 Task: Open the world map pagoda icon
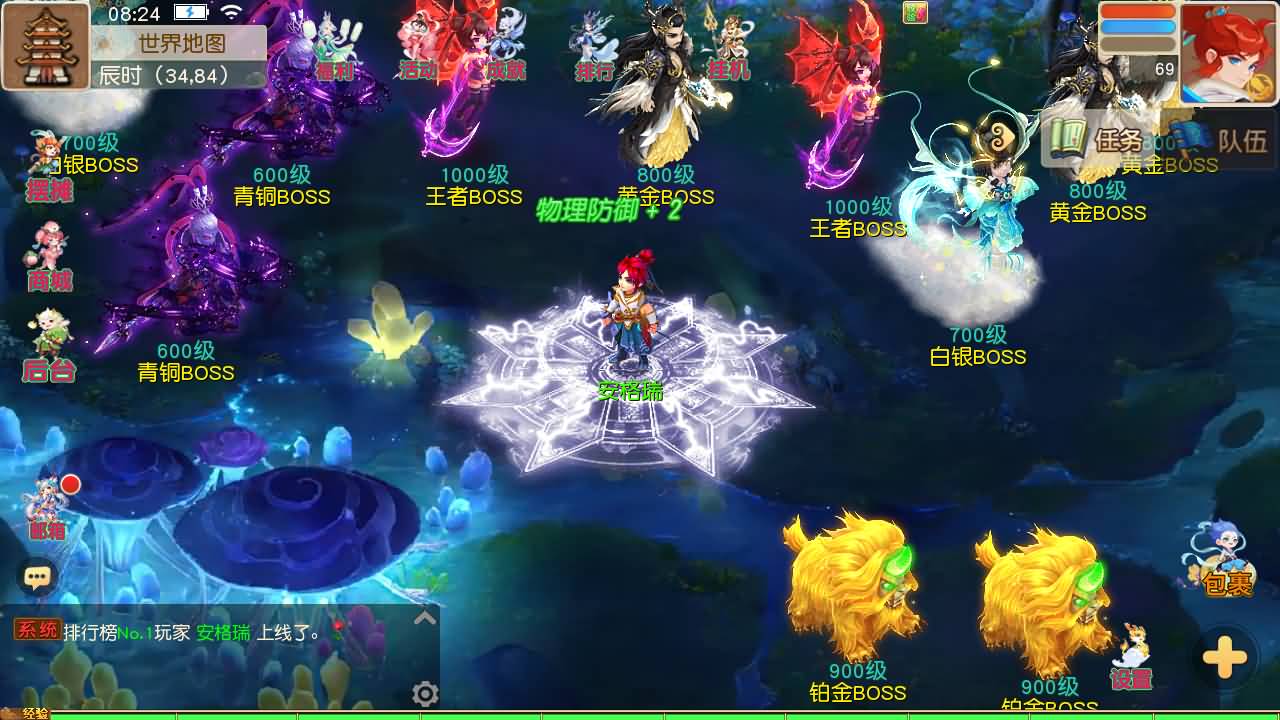[x=46, y=47]
